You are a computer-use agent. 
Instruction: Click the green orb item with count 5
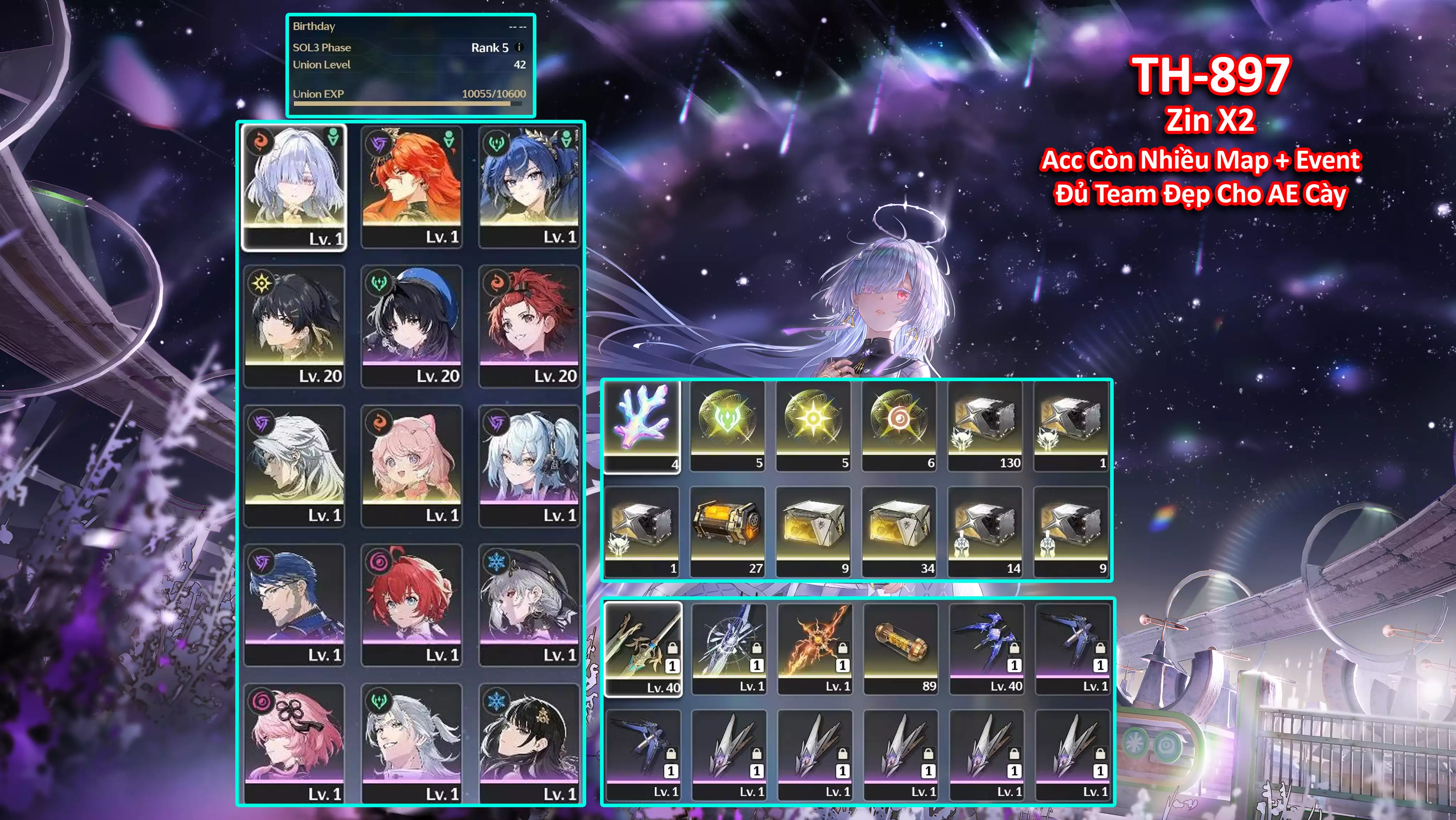[727, 426]
